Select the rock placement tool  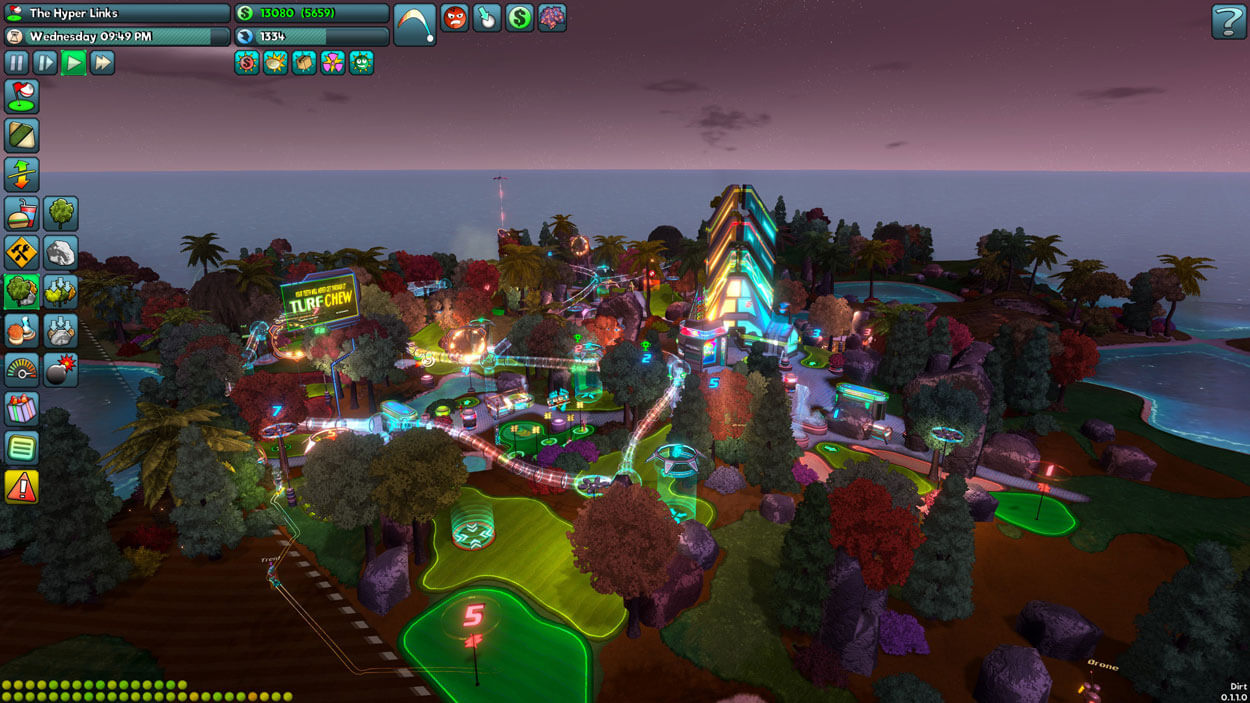[x=61, y=252]
